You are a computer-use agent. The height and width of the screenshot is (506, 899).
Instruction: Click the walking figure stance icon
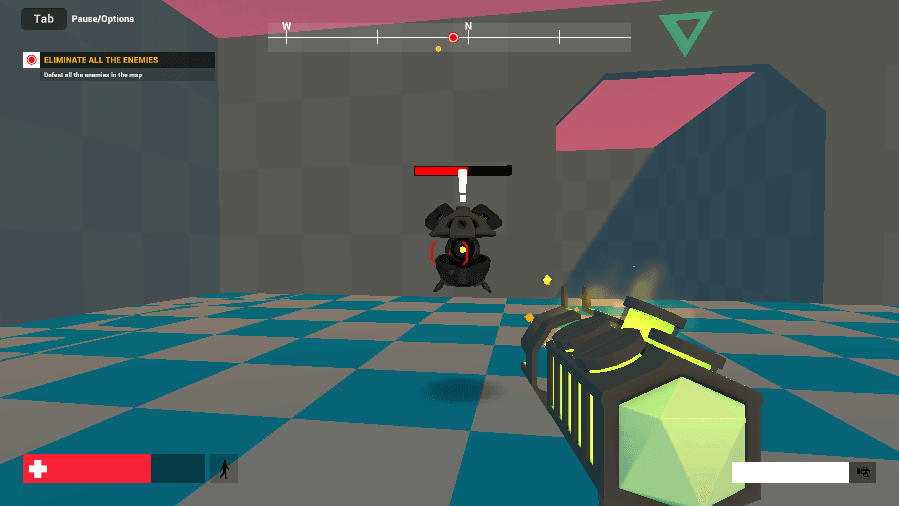pyautogui.click(x=224, y=468)
